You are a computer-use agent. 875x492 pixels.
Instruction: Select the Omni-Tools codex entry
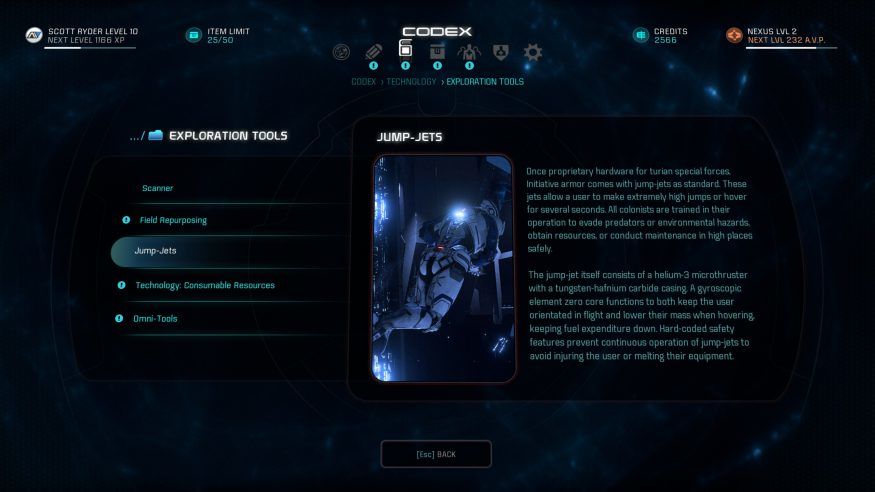[155, 318]
